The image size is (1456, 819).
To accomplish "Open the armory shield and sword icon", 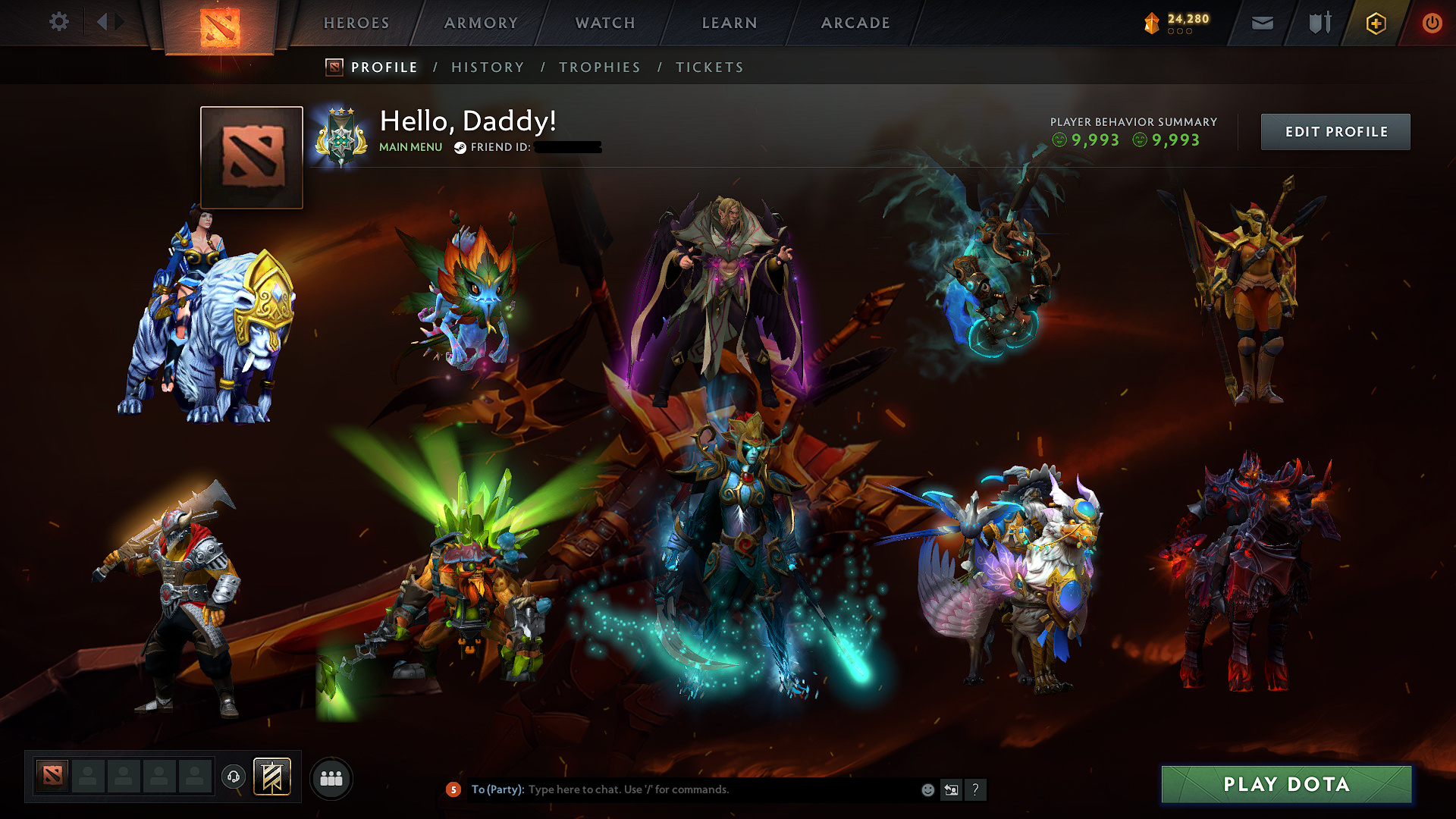I will point(1319,23).
